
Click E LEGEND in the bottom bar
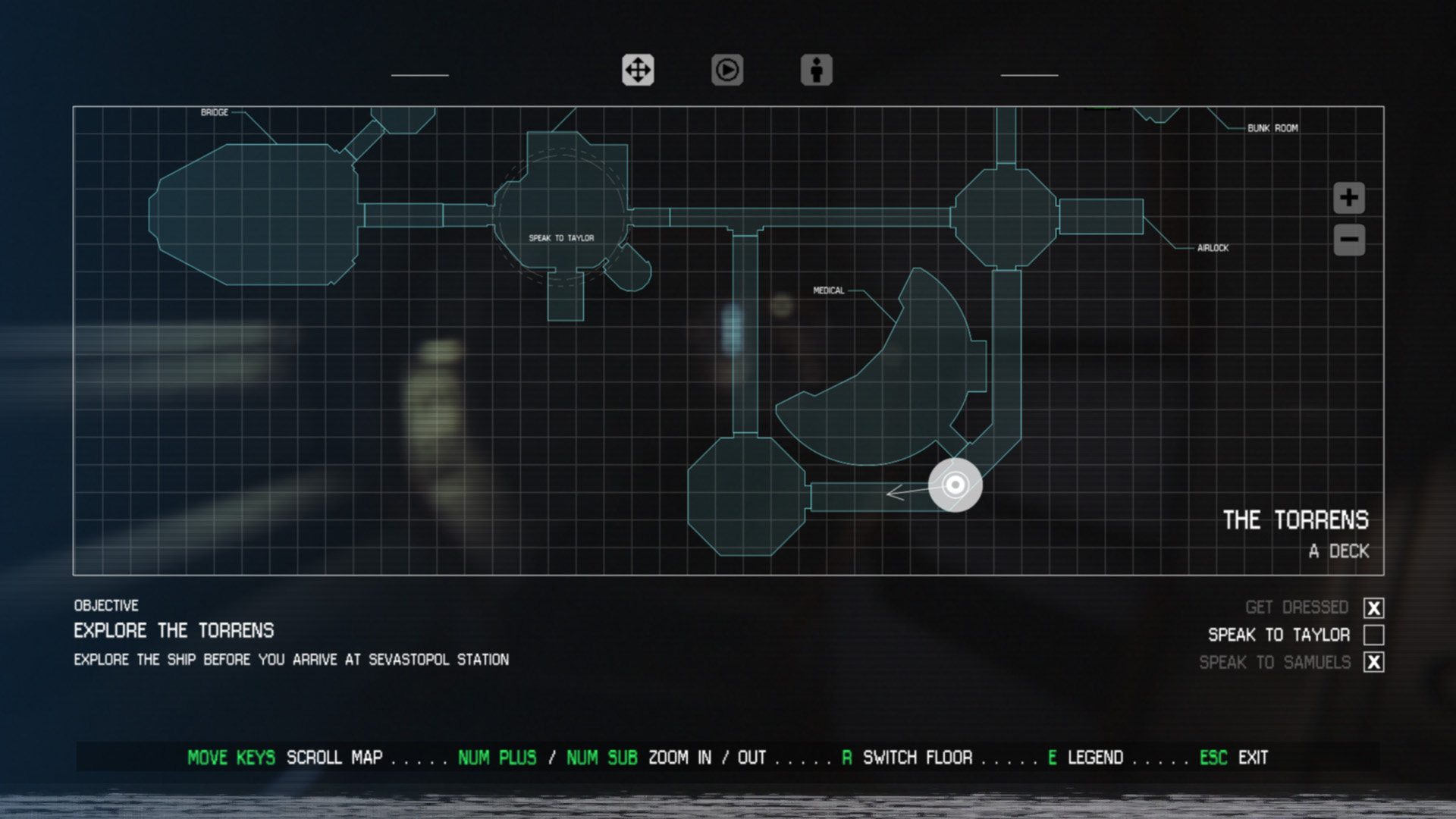(1084, 758)
